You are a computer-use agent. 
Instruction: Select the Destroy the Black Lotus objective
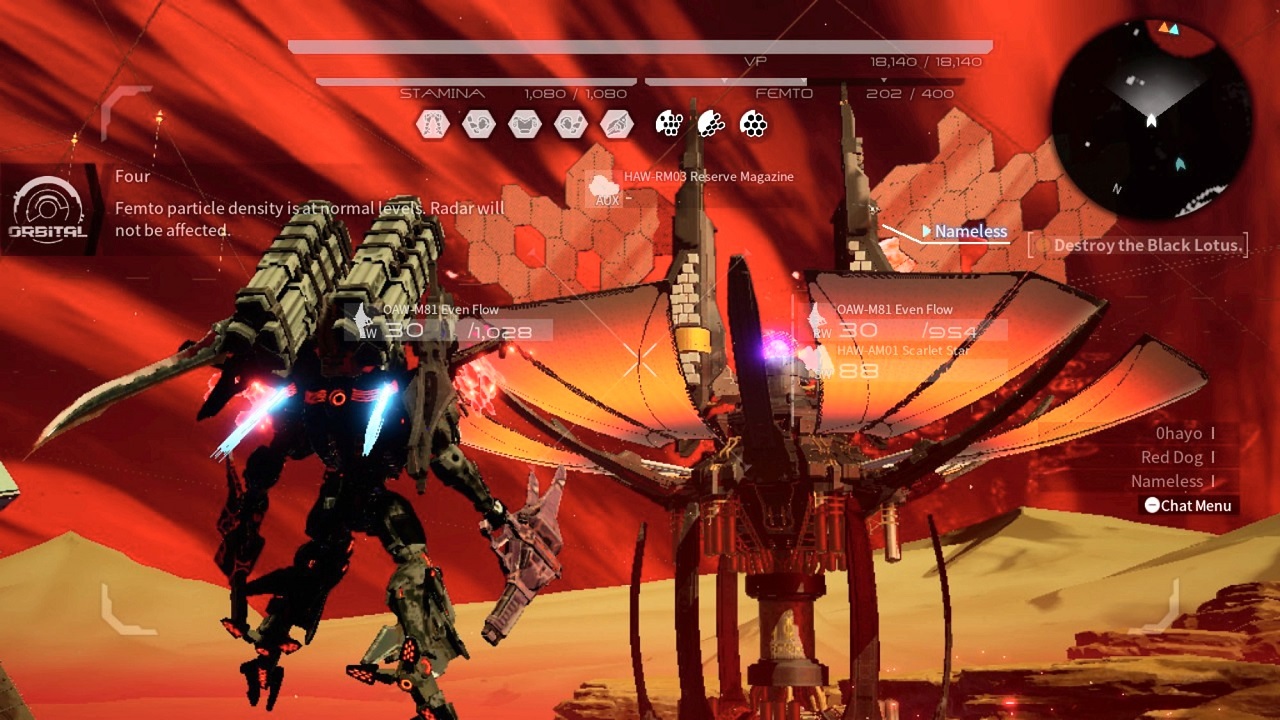tap(1140, 246)
